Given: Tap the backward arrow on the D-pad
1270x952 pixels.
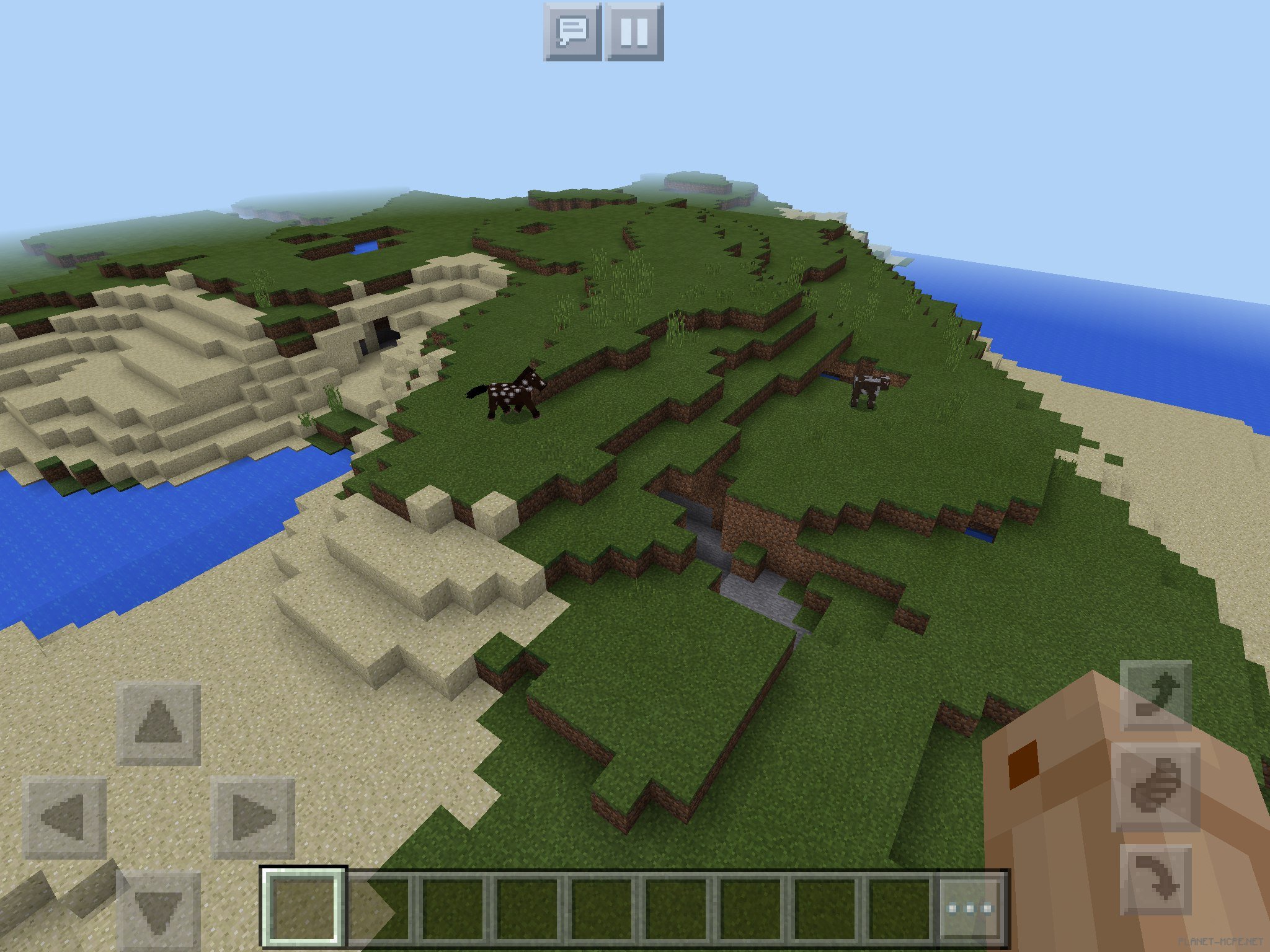Looking at the screenshot, I should [158, 910].
